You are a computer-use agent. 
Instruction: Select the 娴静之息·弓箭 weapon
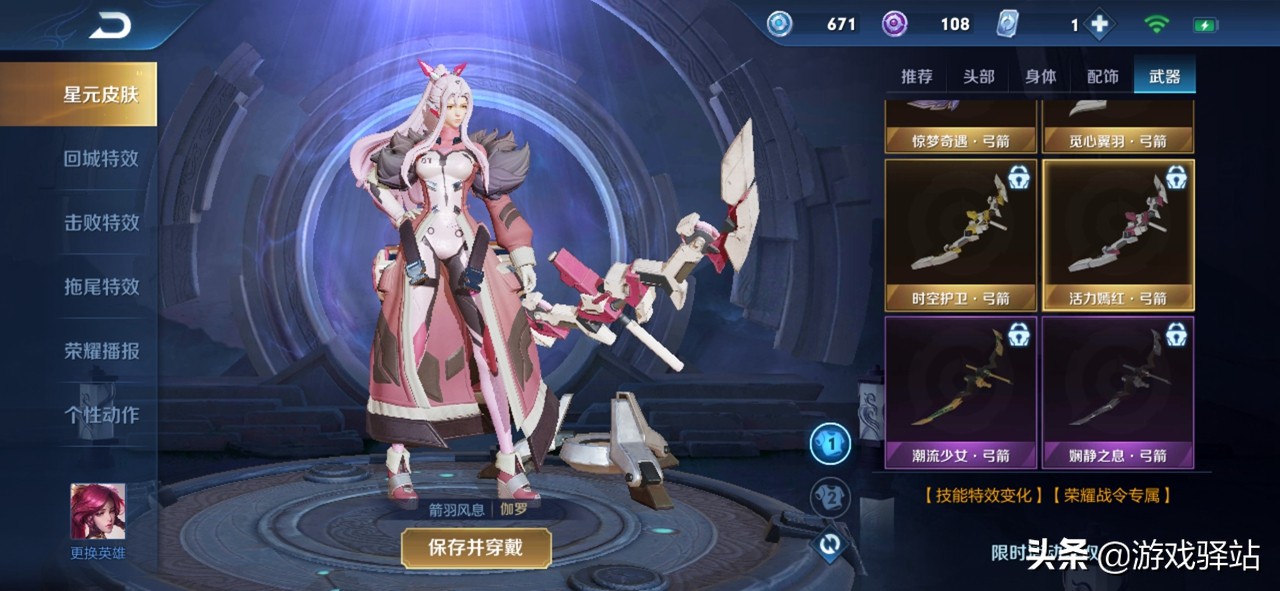[1118, 392]
